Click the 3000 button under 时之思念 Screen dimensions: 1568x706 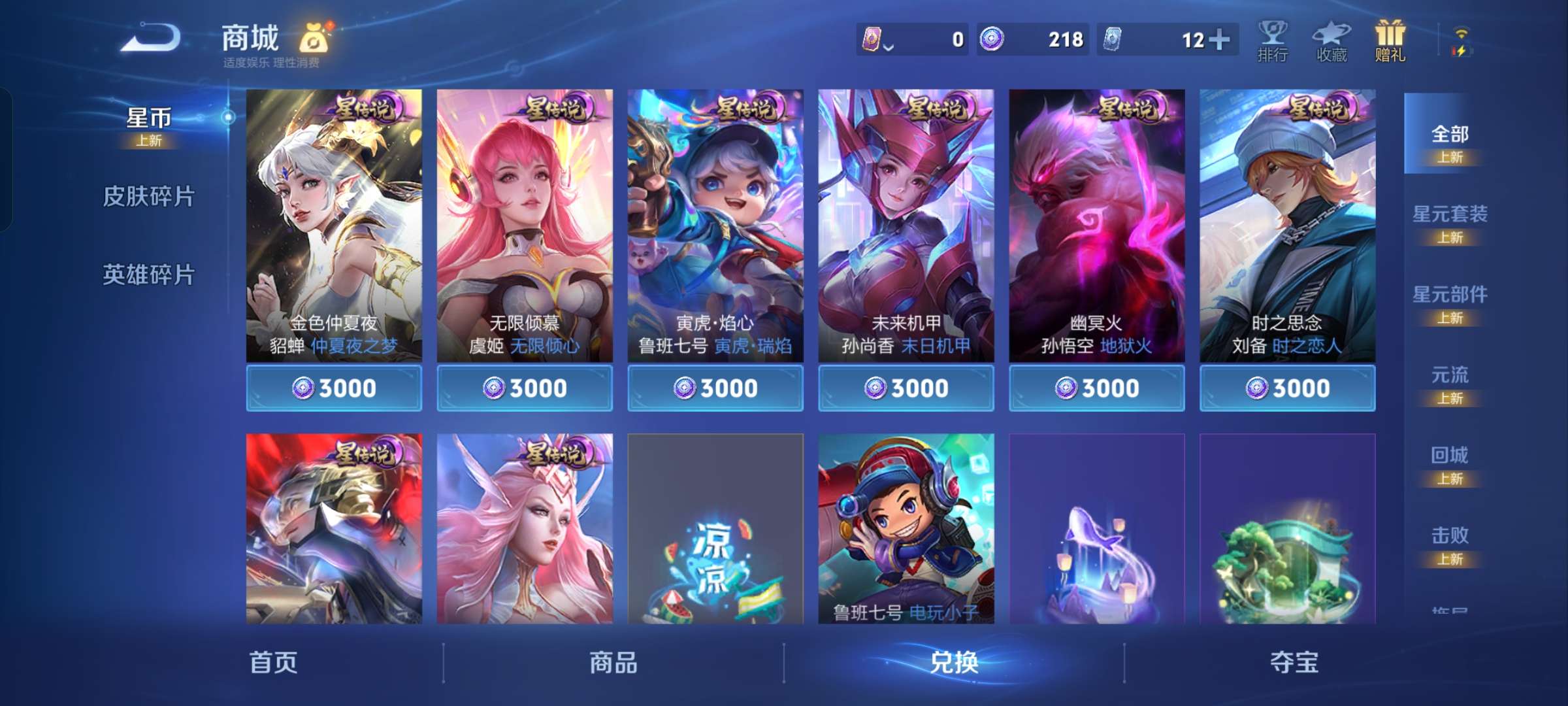coord(1286,388)
